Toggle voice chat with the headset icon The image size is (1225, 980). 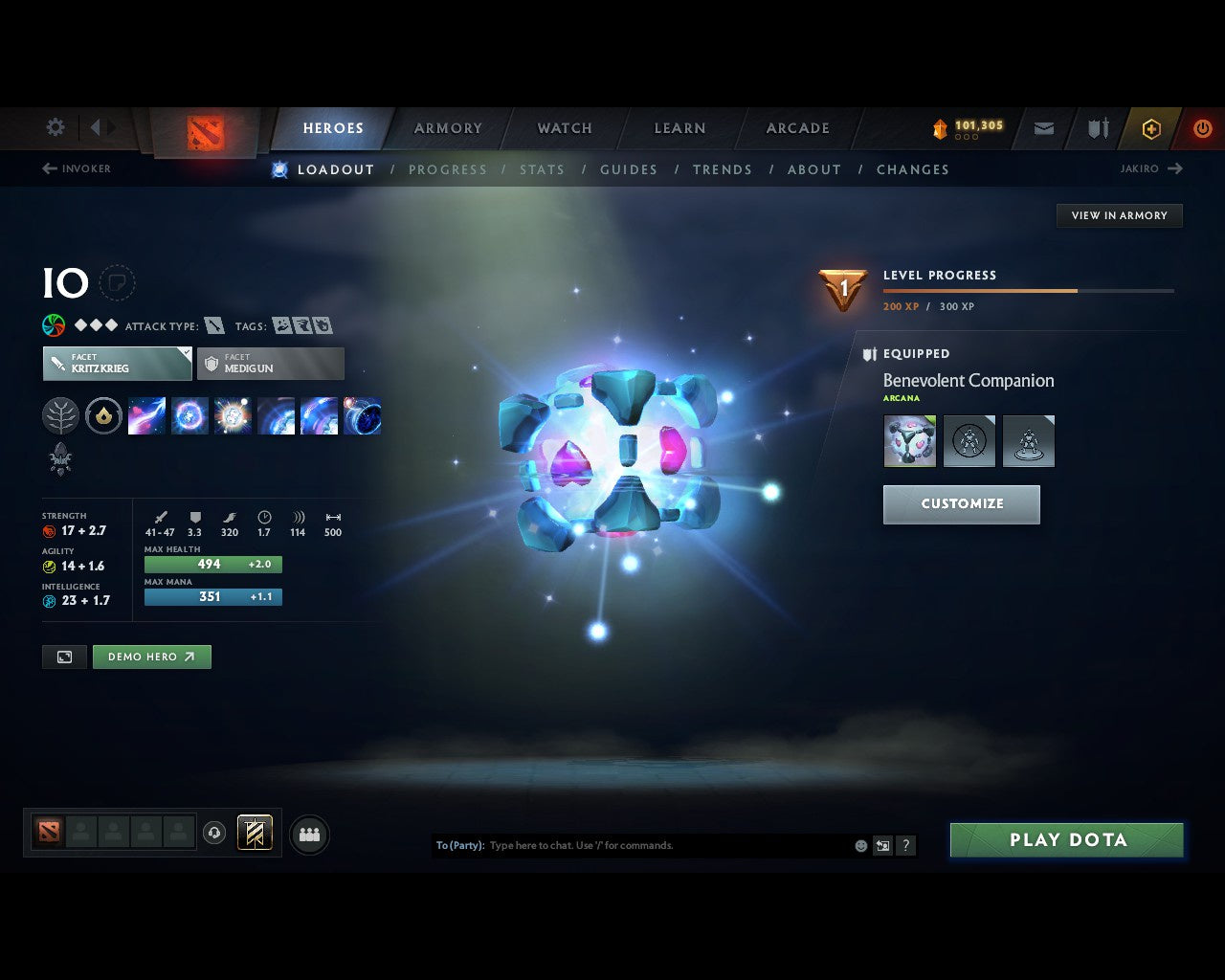214,834
